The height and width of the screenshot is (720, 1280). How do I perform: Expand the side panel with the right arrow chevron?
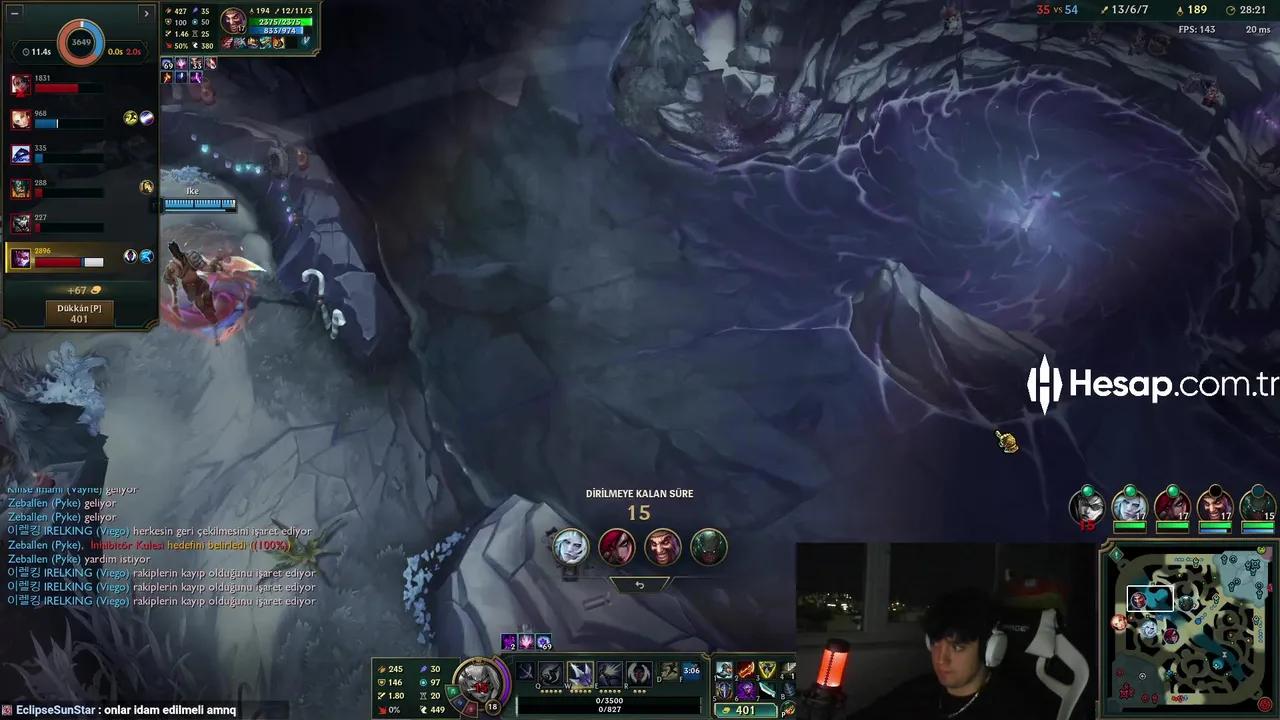146,12
